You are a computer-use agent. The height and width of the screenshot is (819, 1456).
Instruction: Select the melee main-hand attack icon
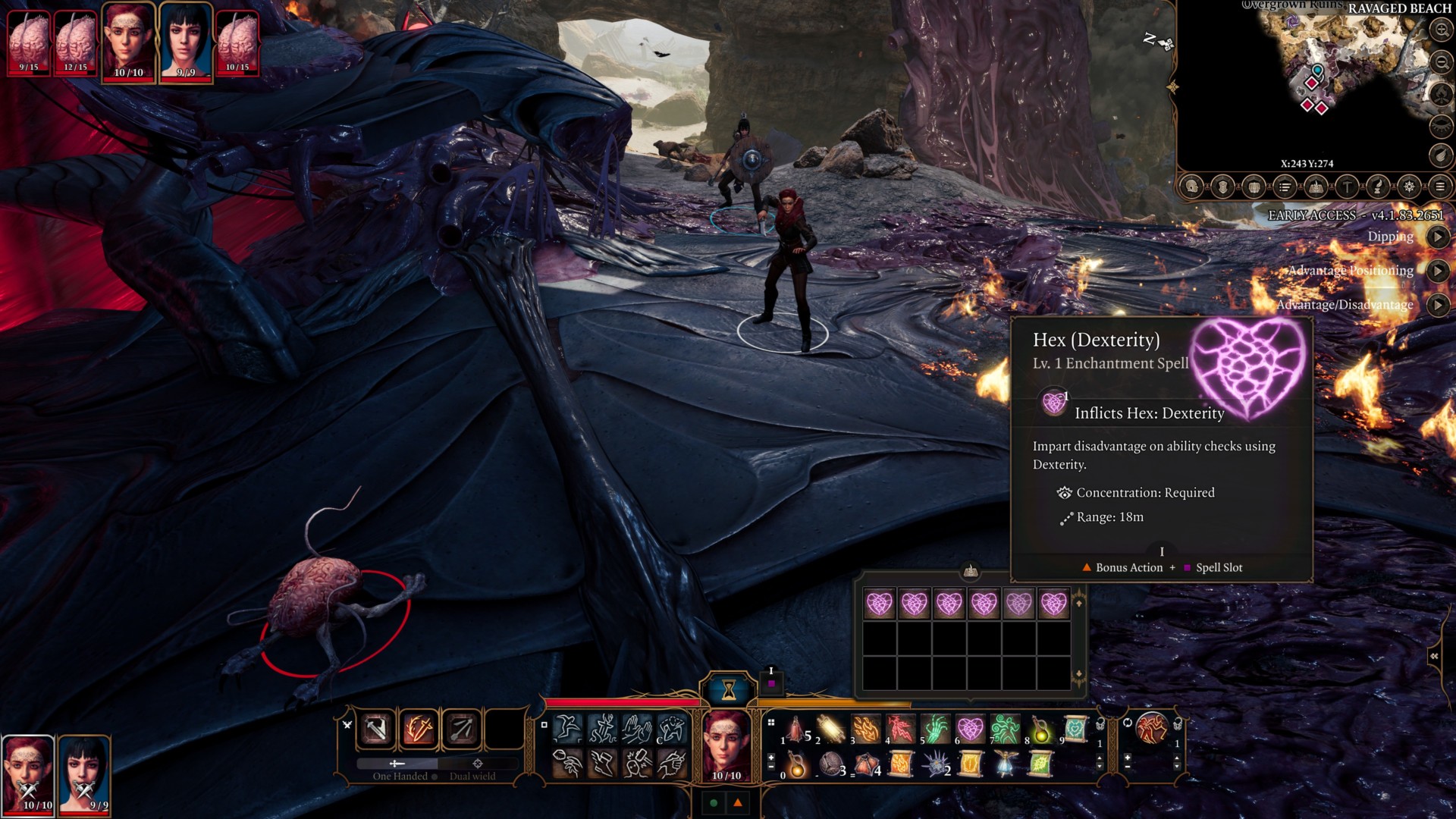click(377, 730)
